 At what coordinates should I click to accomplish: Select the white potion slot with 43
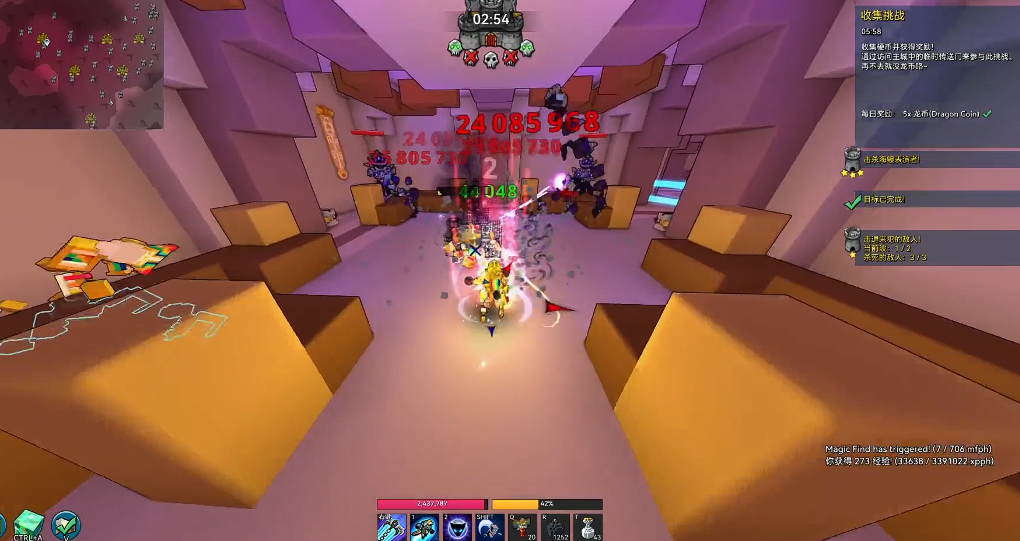pyautogui.click(x=589, y=526)
